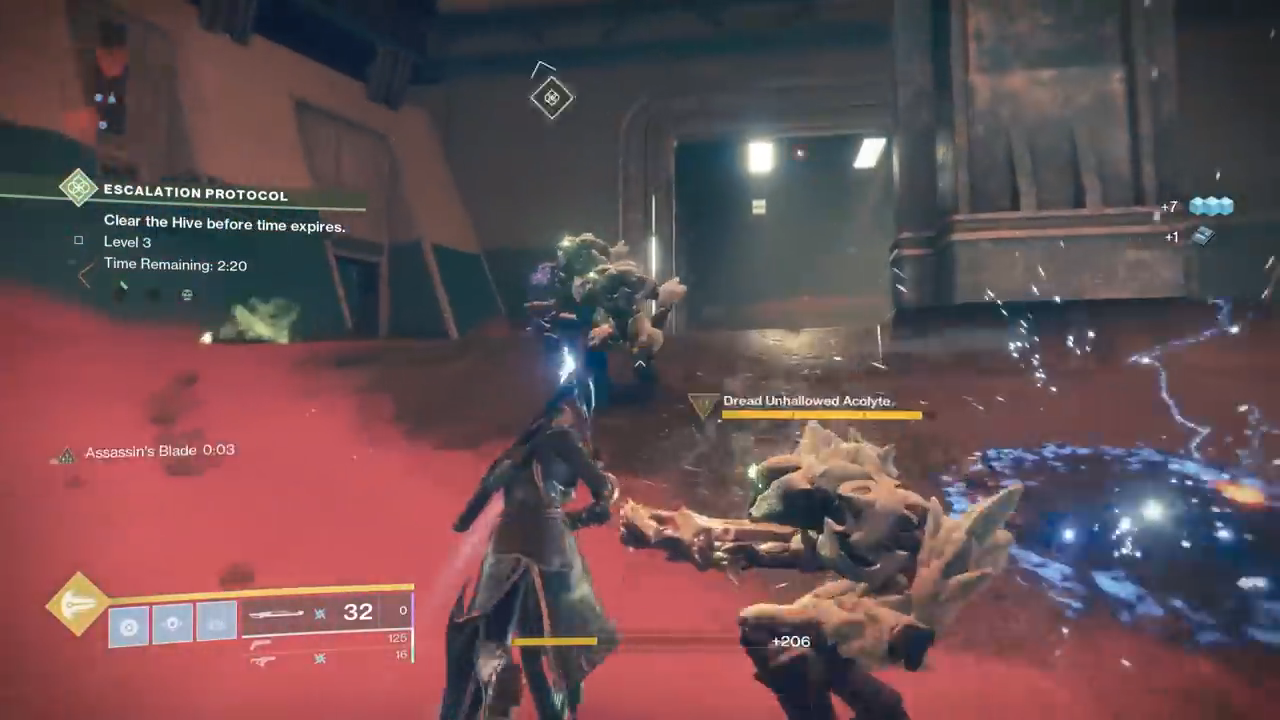This screenshot has width=1280, height=720.
Task: Click the blue glimmer cubes pickup icon
Action: click(x=1210, y=206)
